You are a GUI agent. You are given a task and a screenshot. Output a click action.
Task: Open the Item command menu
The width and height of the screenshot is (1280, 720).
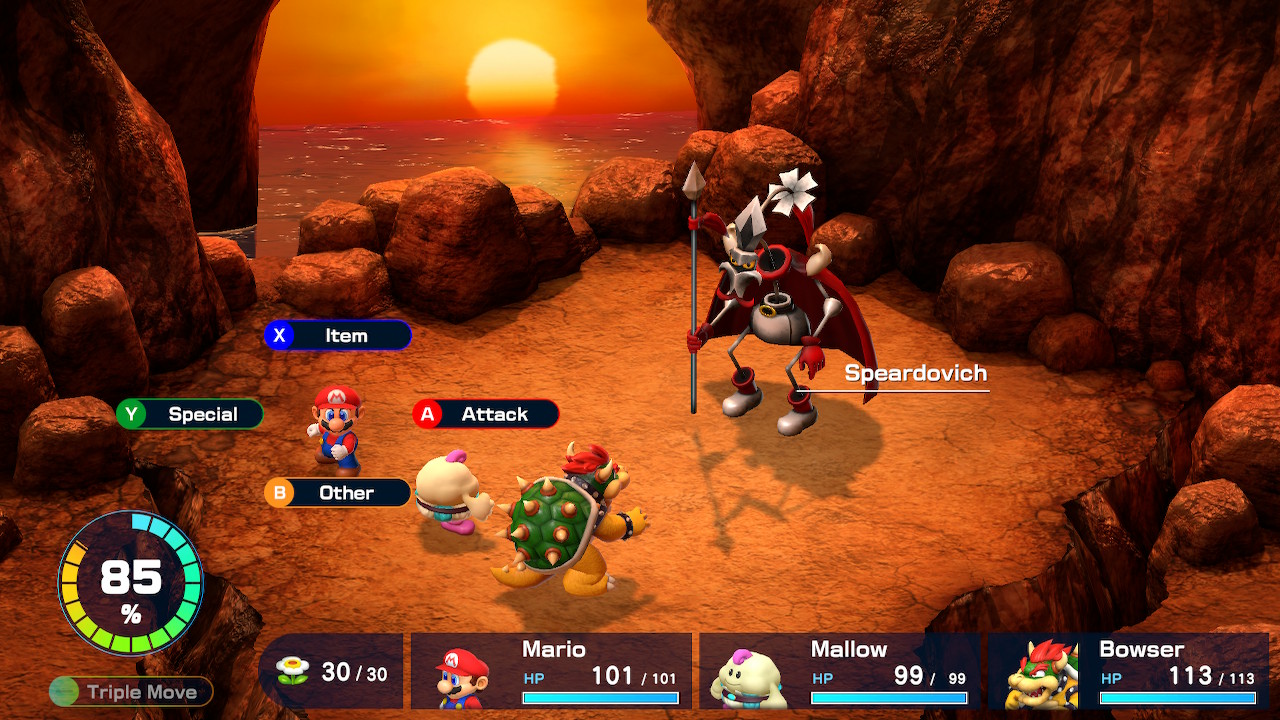tap(337, 335)
